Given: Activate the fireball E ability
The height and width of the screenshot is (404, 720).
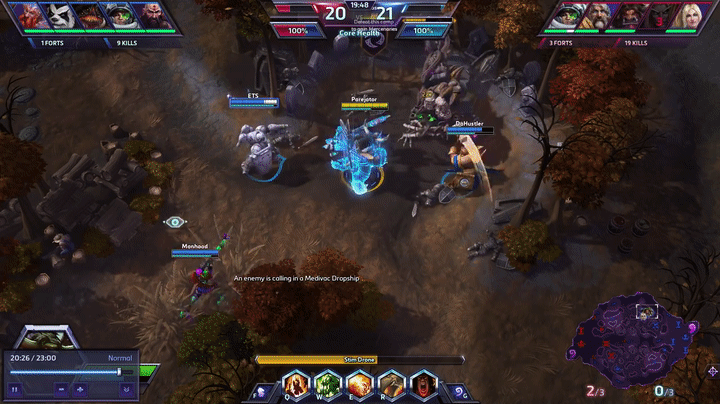Looking at the screenshot, I should [359, 384].
